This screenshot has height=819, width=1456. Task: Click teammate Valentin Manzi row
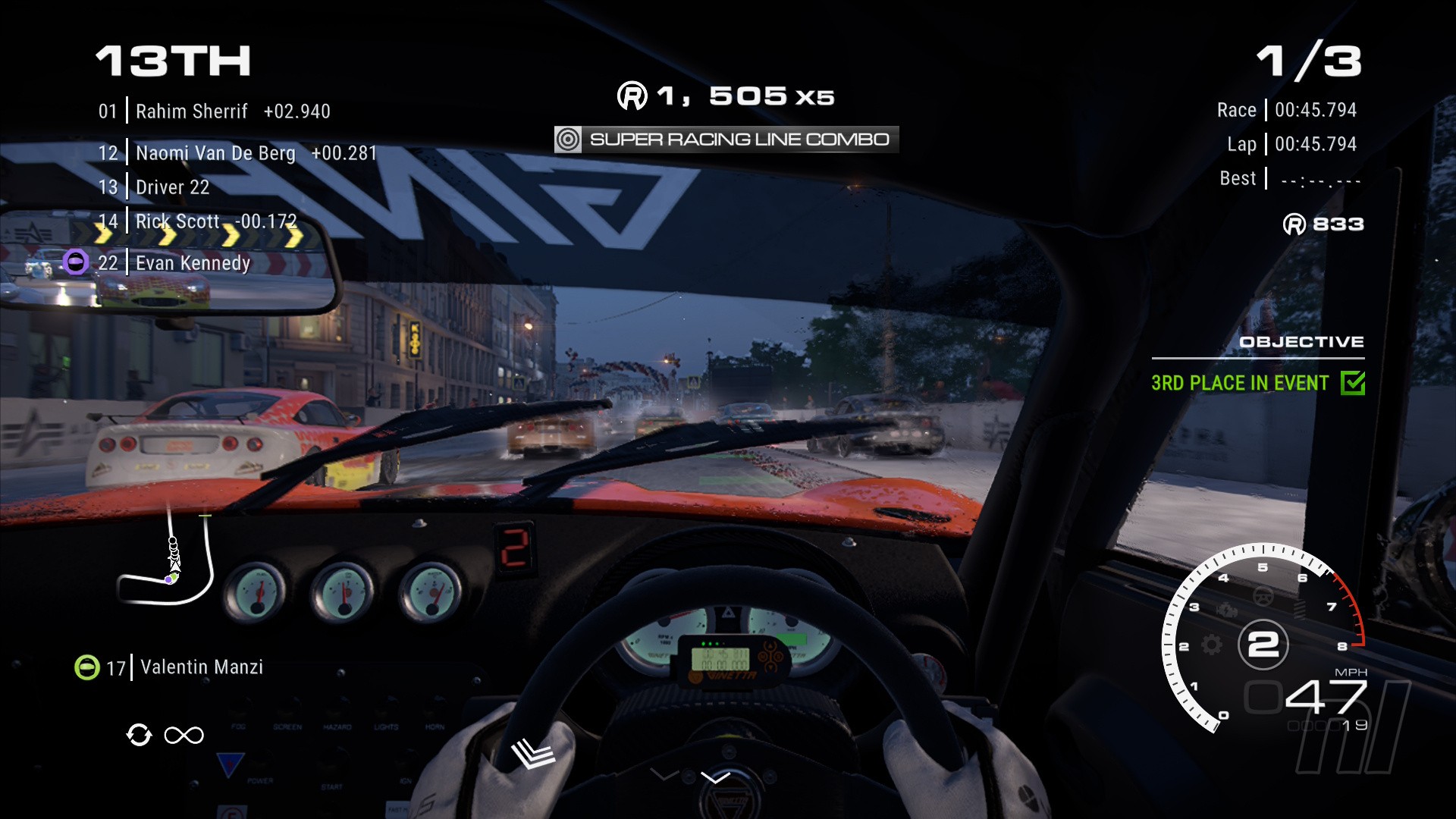pyautogui.click(x=184, y=667)
